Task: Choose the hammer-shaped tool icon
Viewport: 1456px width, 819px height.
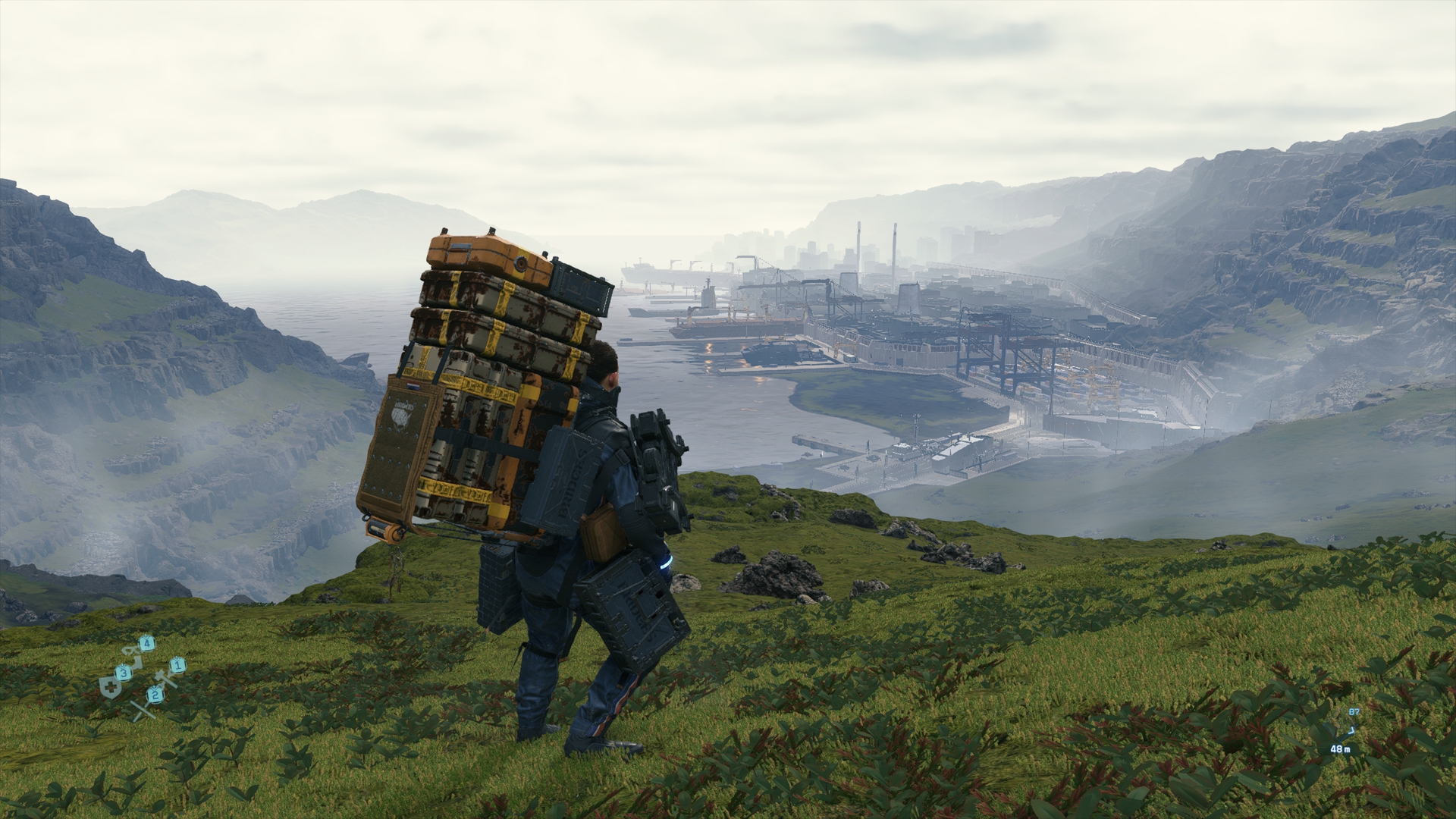Action: click(x=163, y=677)
